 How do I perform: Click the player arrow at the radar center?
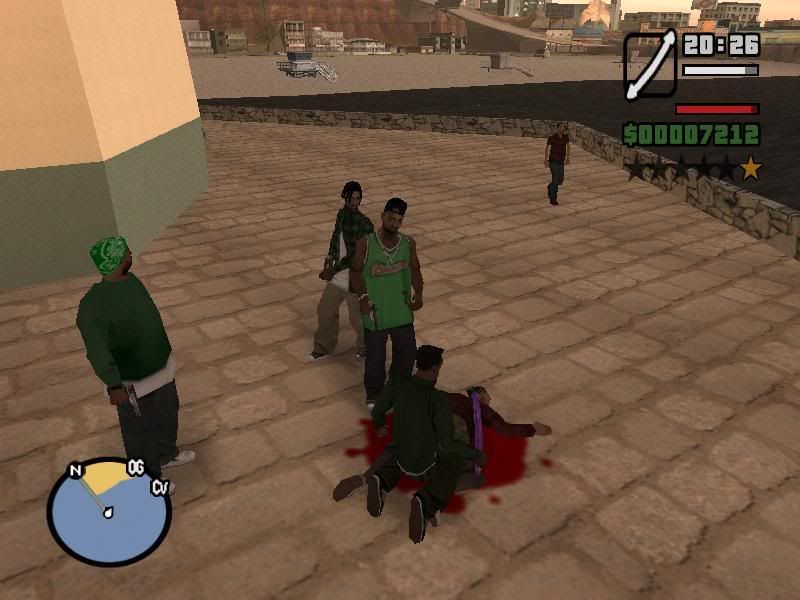[106, 513]
